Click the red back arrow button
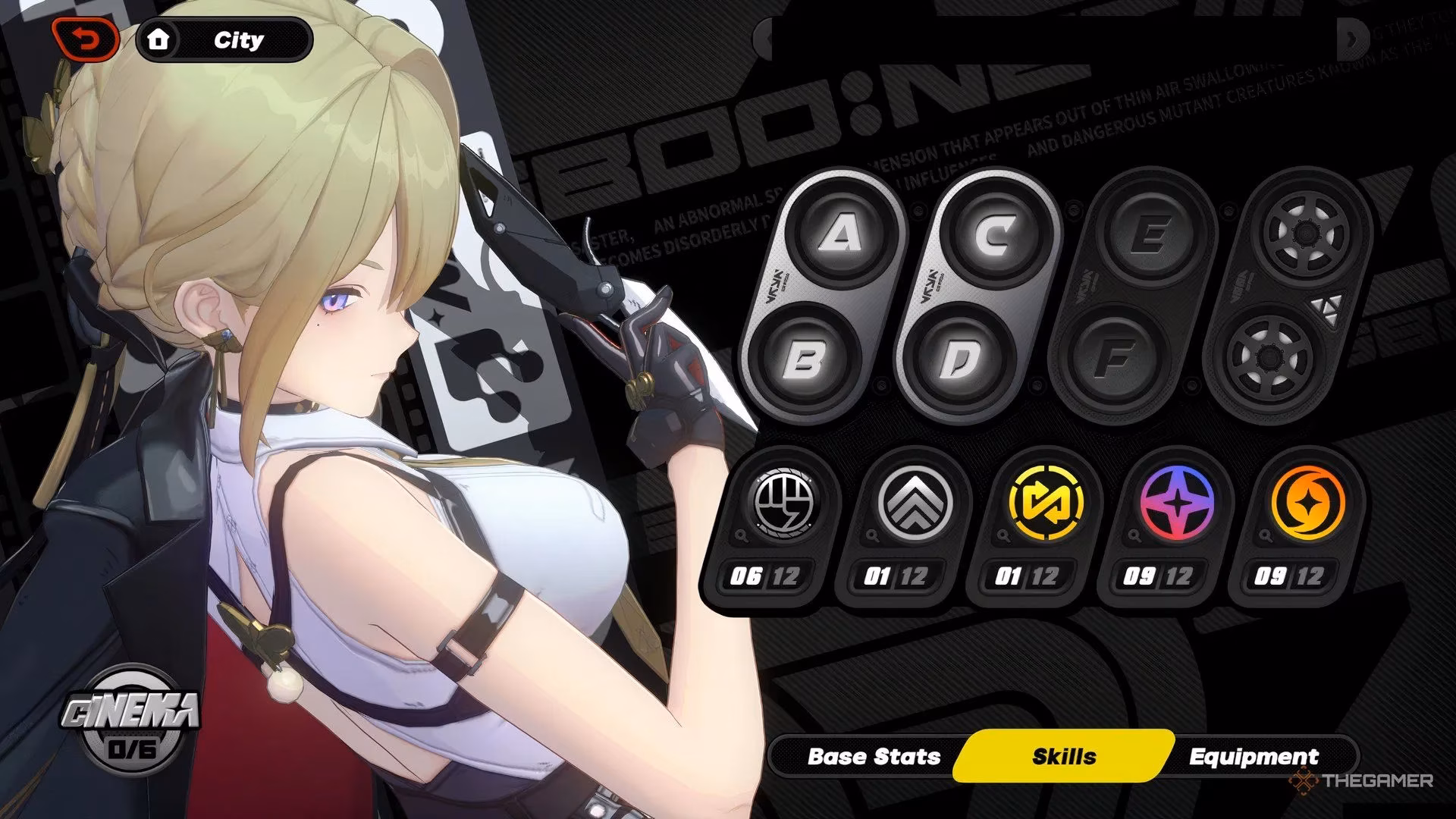The height and width of the screenshot is (819, 1456). (85, 39)
